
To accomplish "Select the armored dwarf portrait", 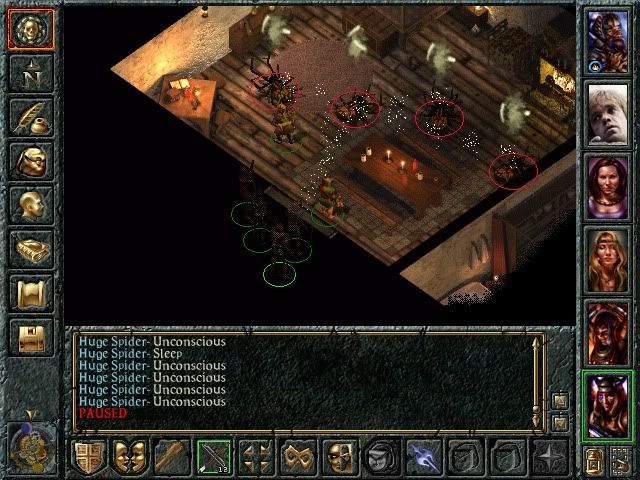I will pyautogui.click(x=608, y=41).
